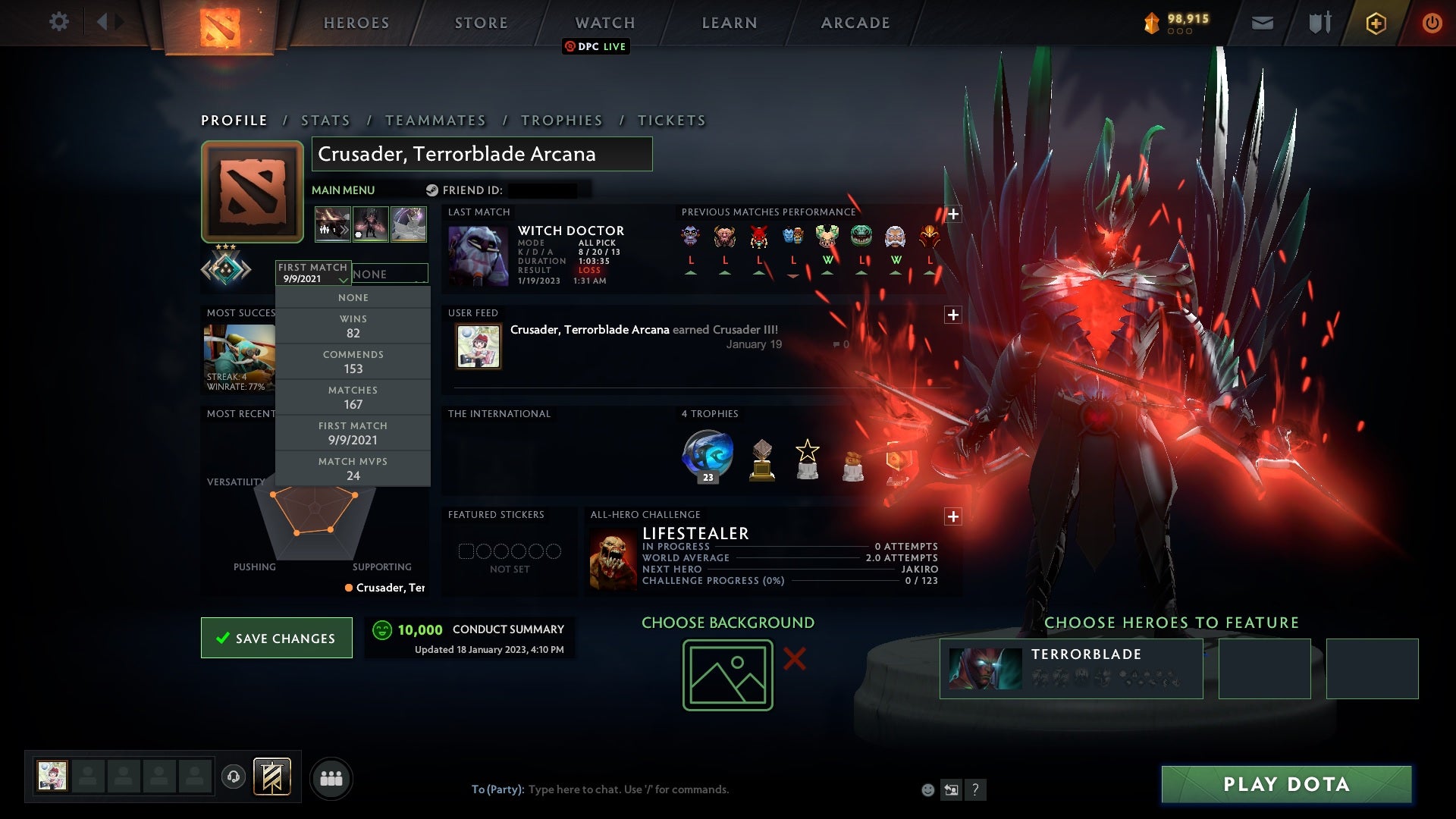Click the armory icon in the top bar
The image size is (1456, 819).
click(1319, 22)
